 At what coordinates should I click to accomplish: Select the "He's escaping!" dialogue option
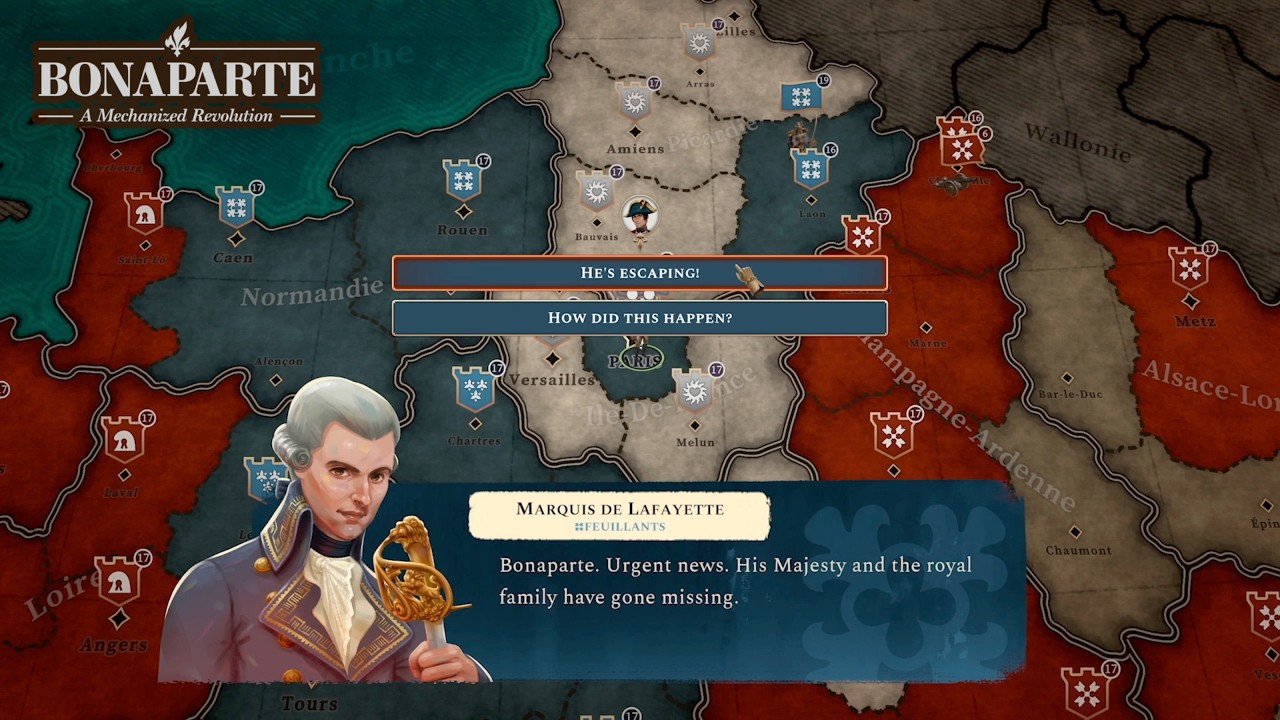click(640, 272)
